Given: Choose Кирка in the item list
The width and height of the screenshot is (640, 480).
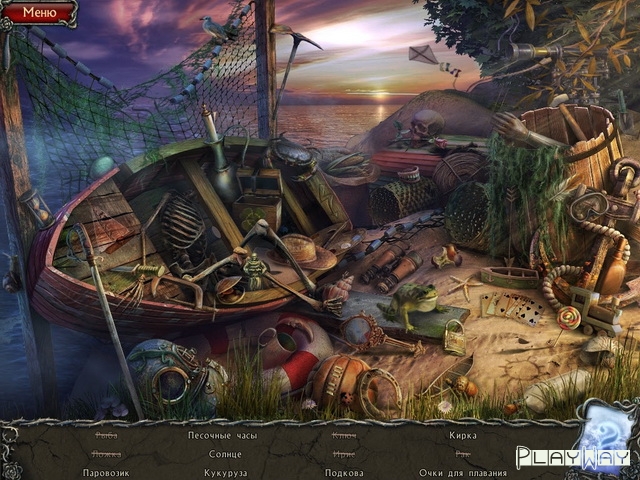Looking at the screenshot, I should pos(462,435).
